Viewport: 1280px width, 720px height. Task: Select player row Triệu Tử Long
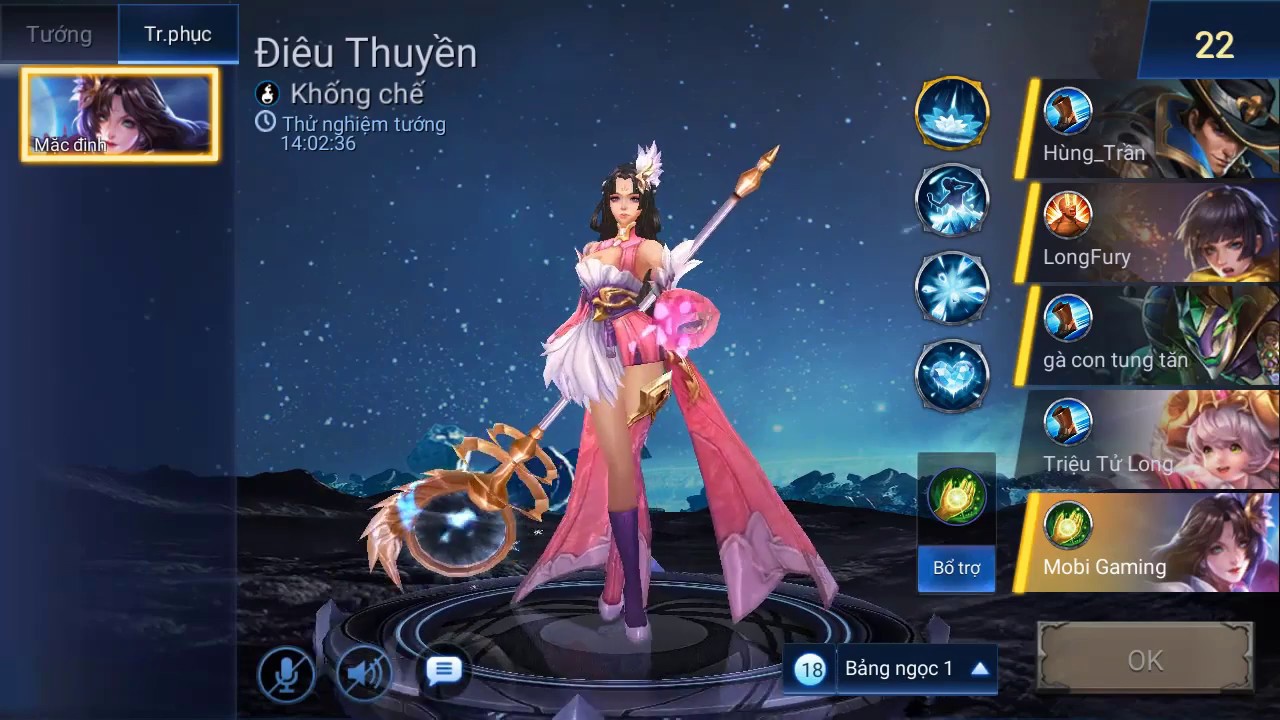[1148, 439]
